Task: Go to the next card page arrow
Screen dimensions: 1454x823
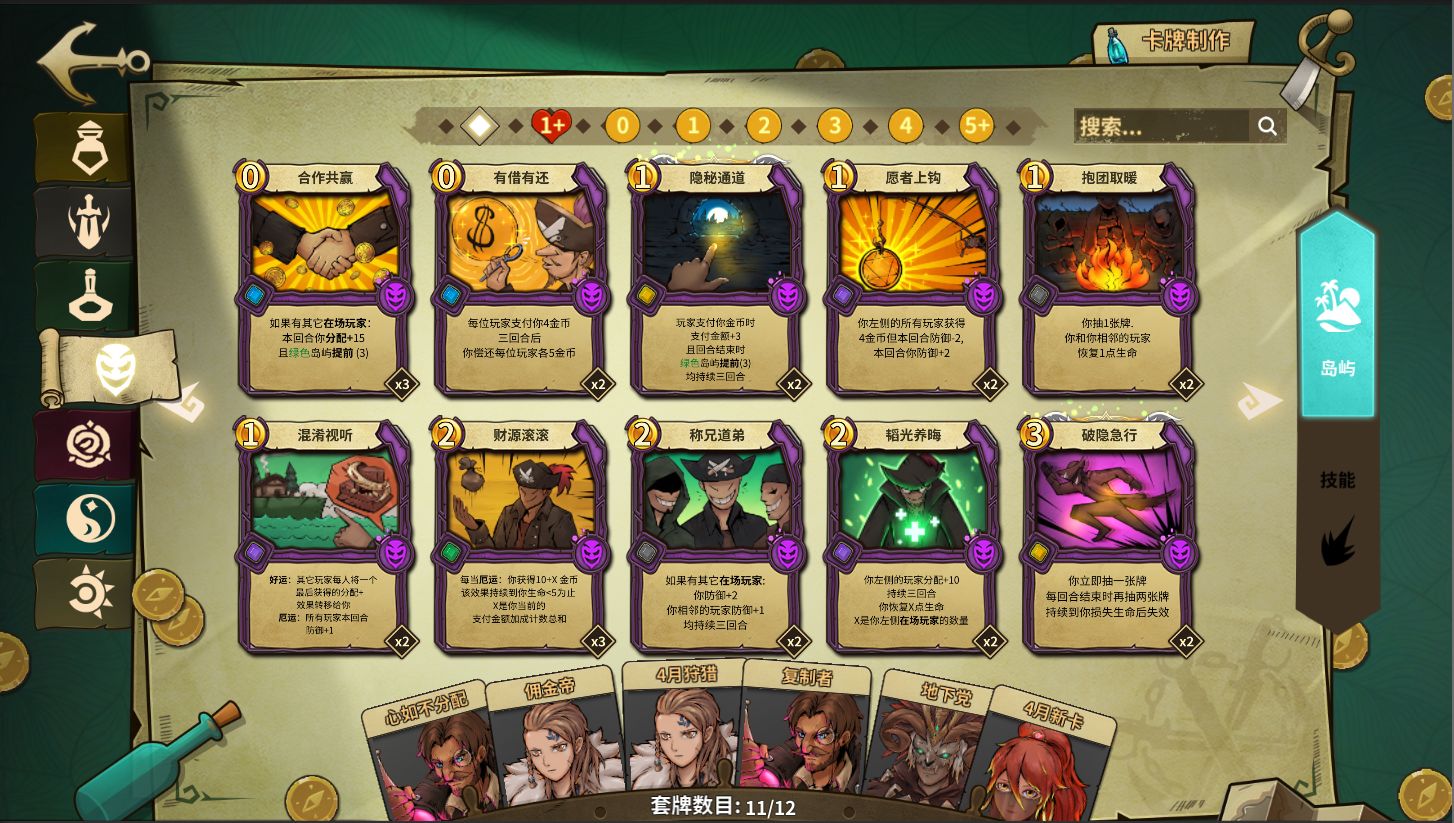Action: (x=1258, y=402)
